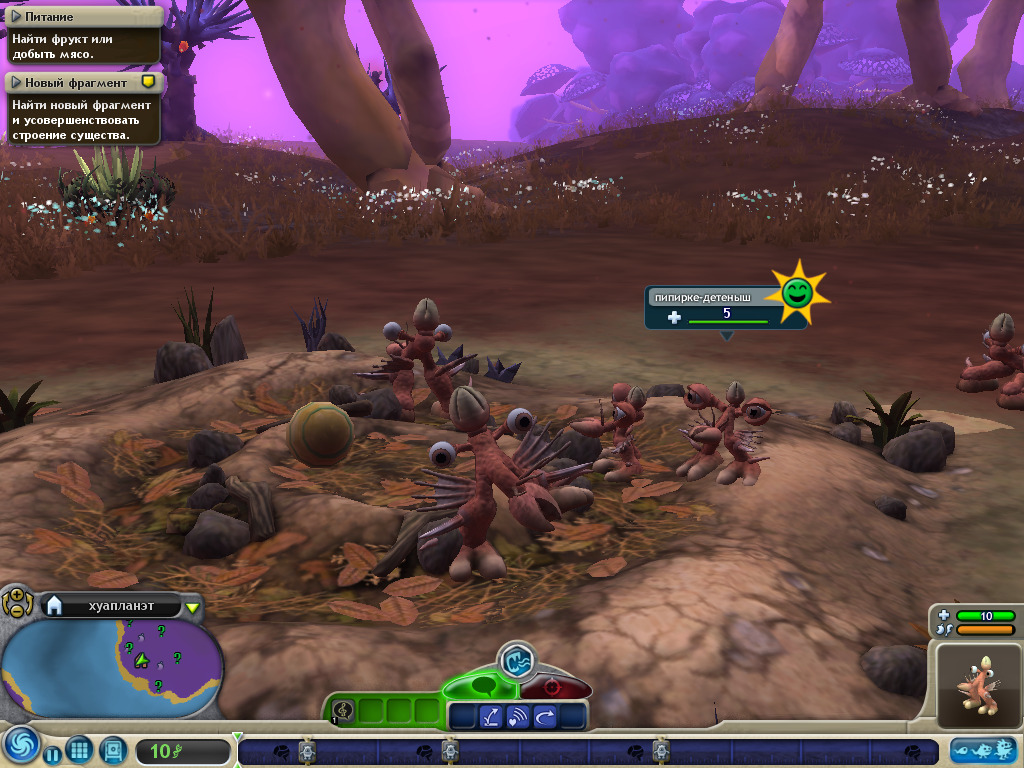
Task: Use the singing musical note ability
Action: tap(343, 710)
